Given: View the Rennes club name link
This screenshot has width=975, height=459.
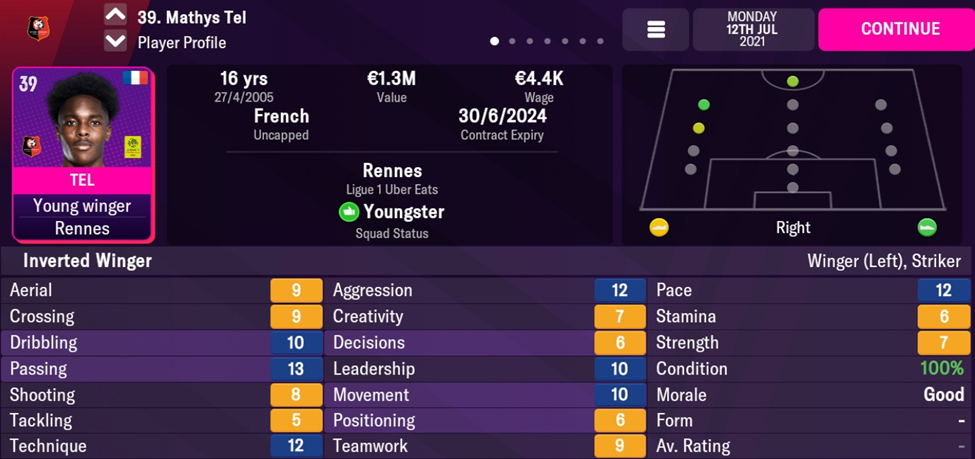Looking at the screenshot, I should [x=392, y=171].
